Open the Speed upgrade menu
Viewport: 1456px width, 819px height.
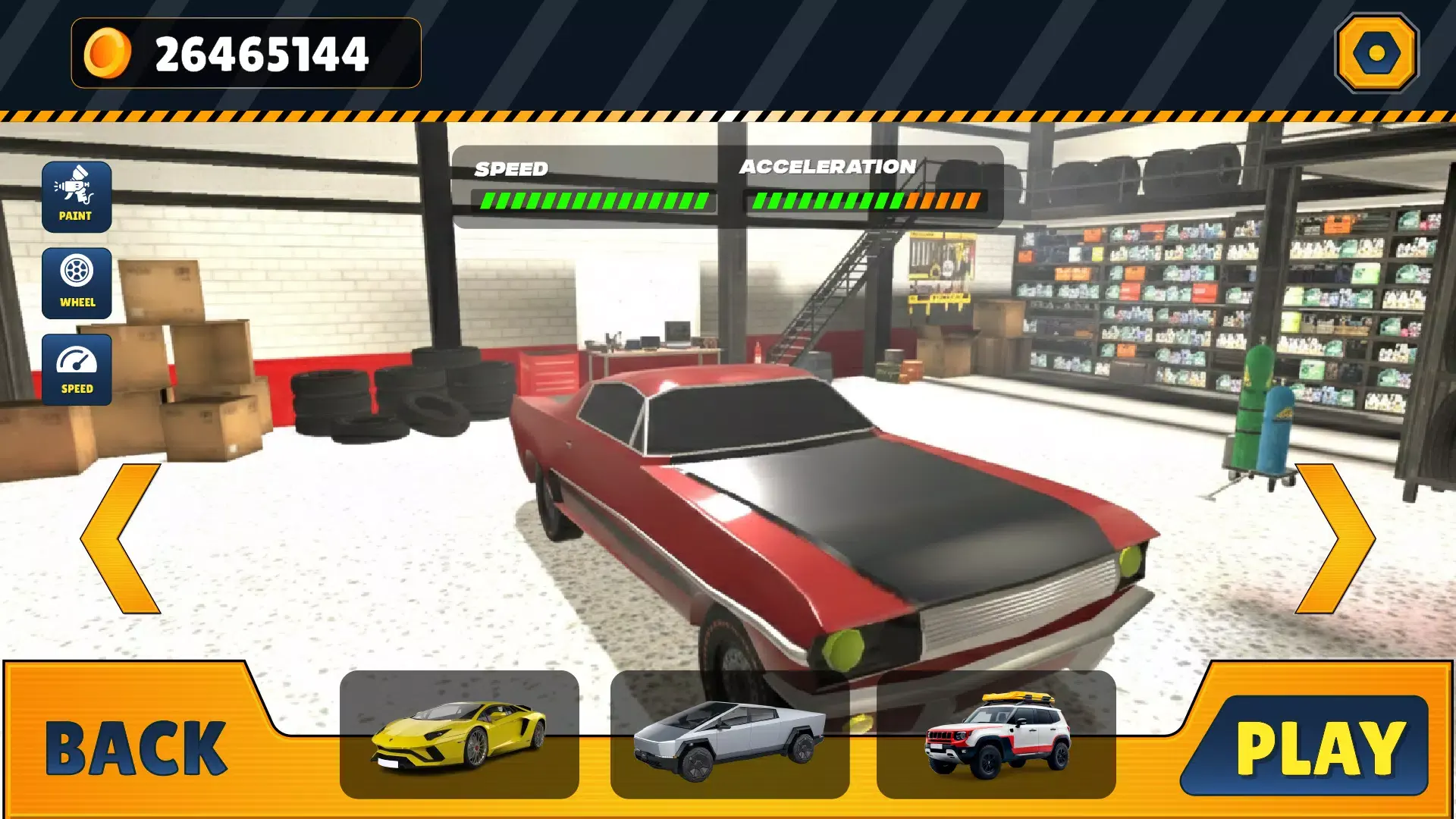coord(77,369)
